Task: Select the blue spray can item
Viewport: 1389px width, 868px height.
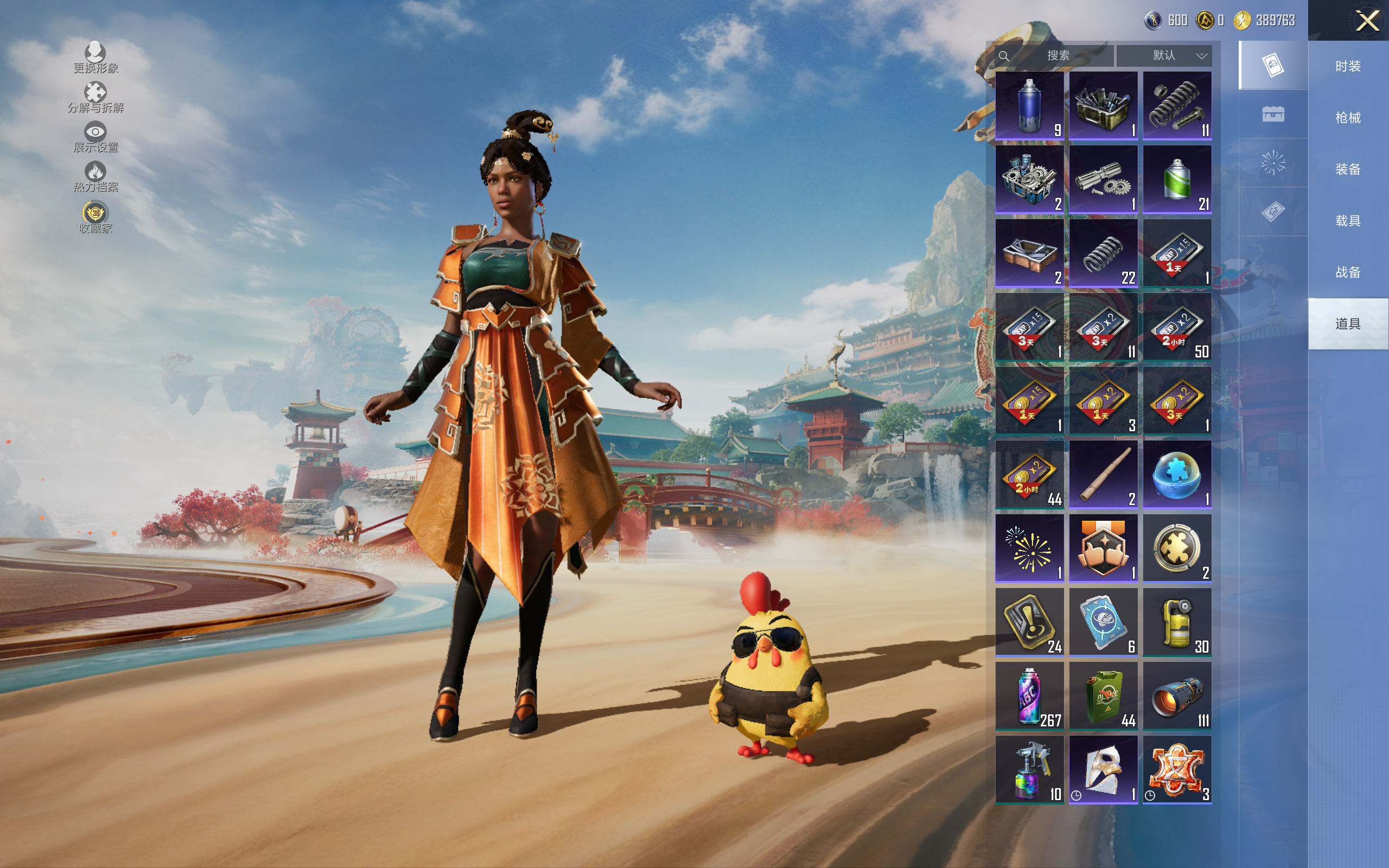Action: [x=1029, y=106]
